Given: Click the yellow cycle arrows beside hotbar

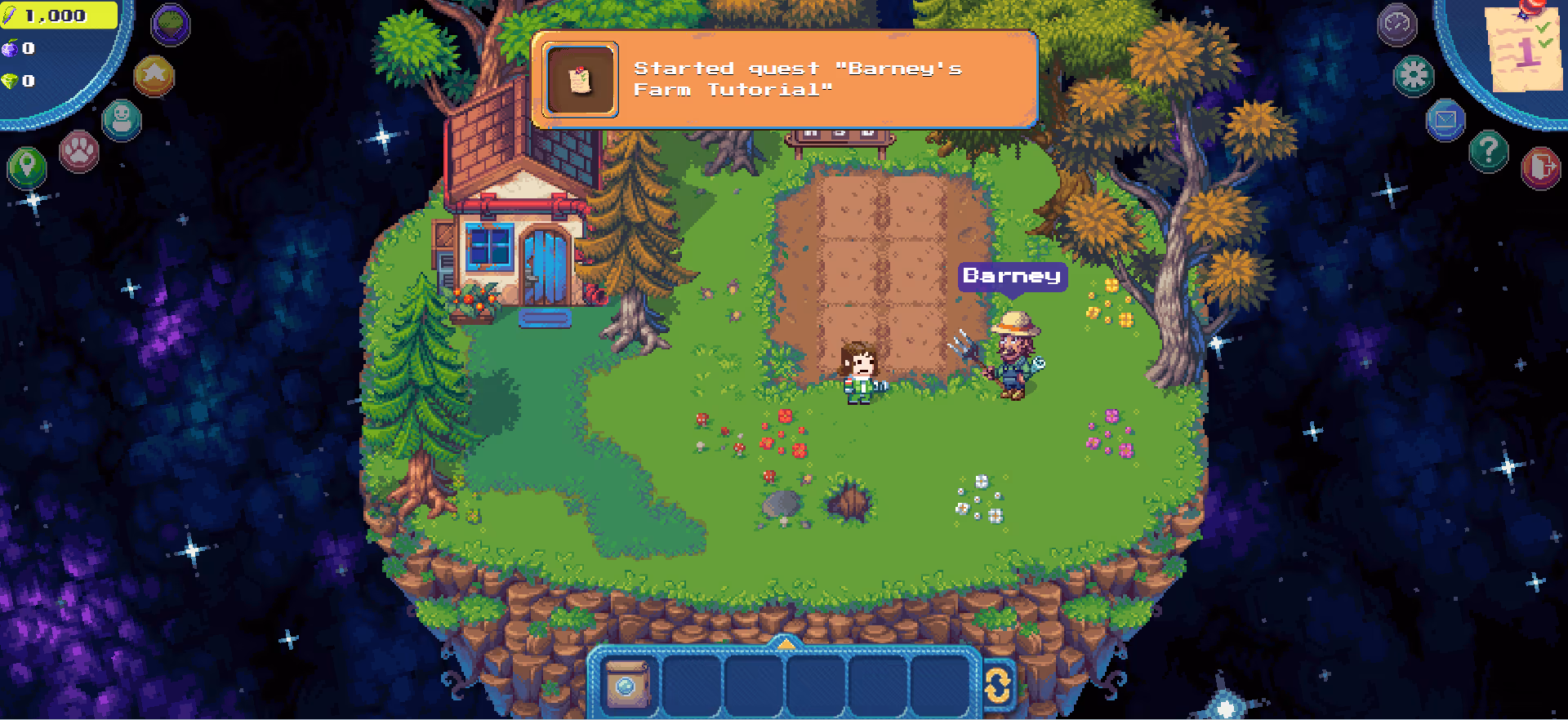Looking at the screenshot, I should 997,686.
